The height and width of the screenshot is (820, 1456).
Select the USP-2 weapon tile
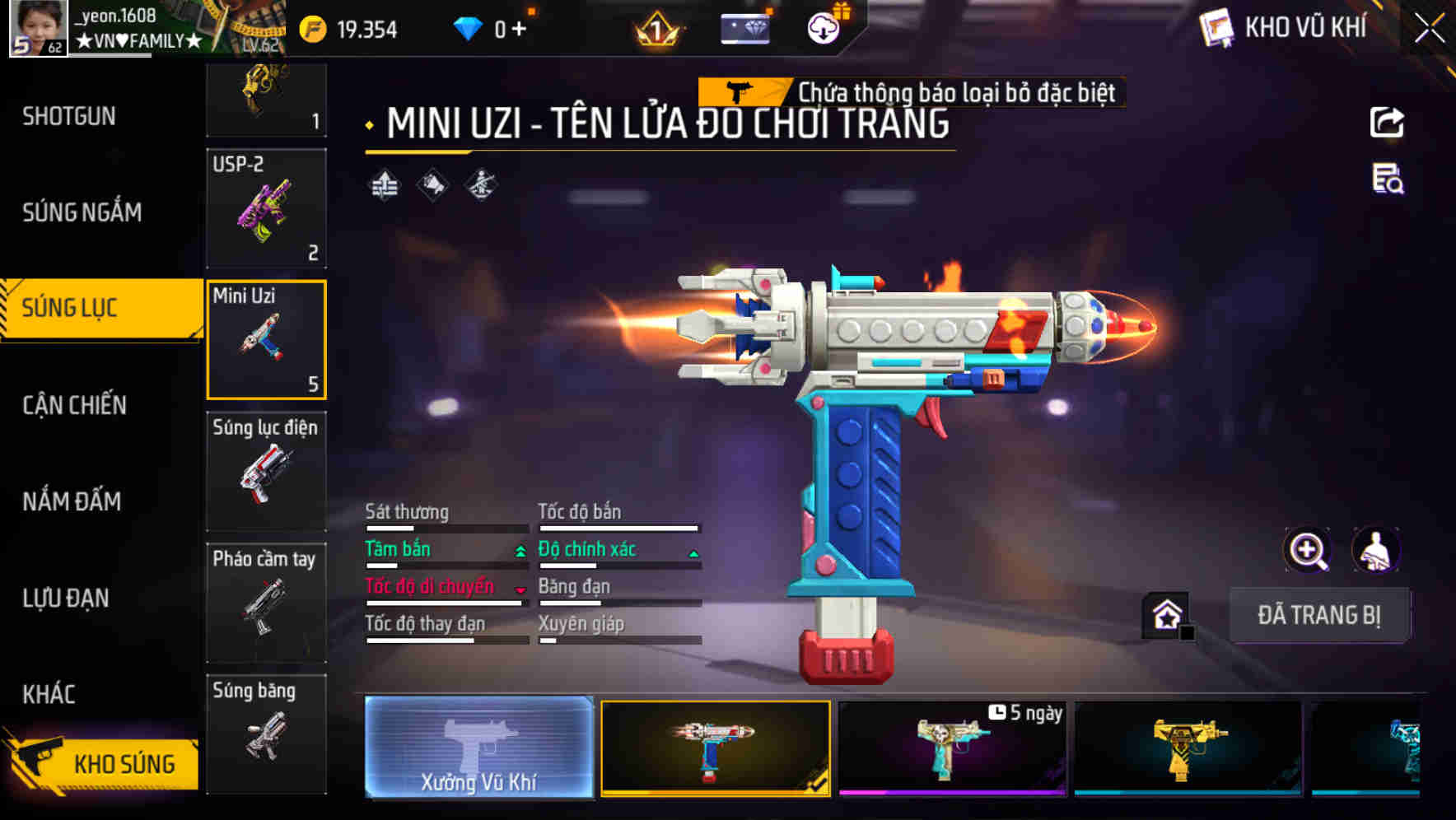click(x=266, y=208)
